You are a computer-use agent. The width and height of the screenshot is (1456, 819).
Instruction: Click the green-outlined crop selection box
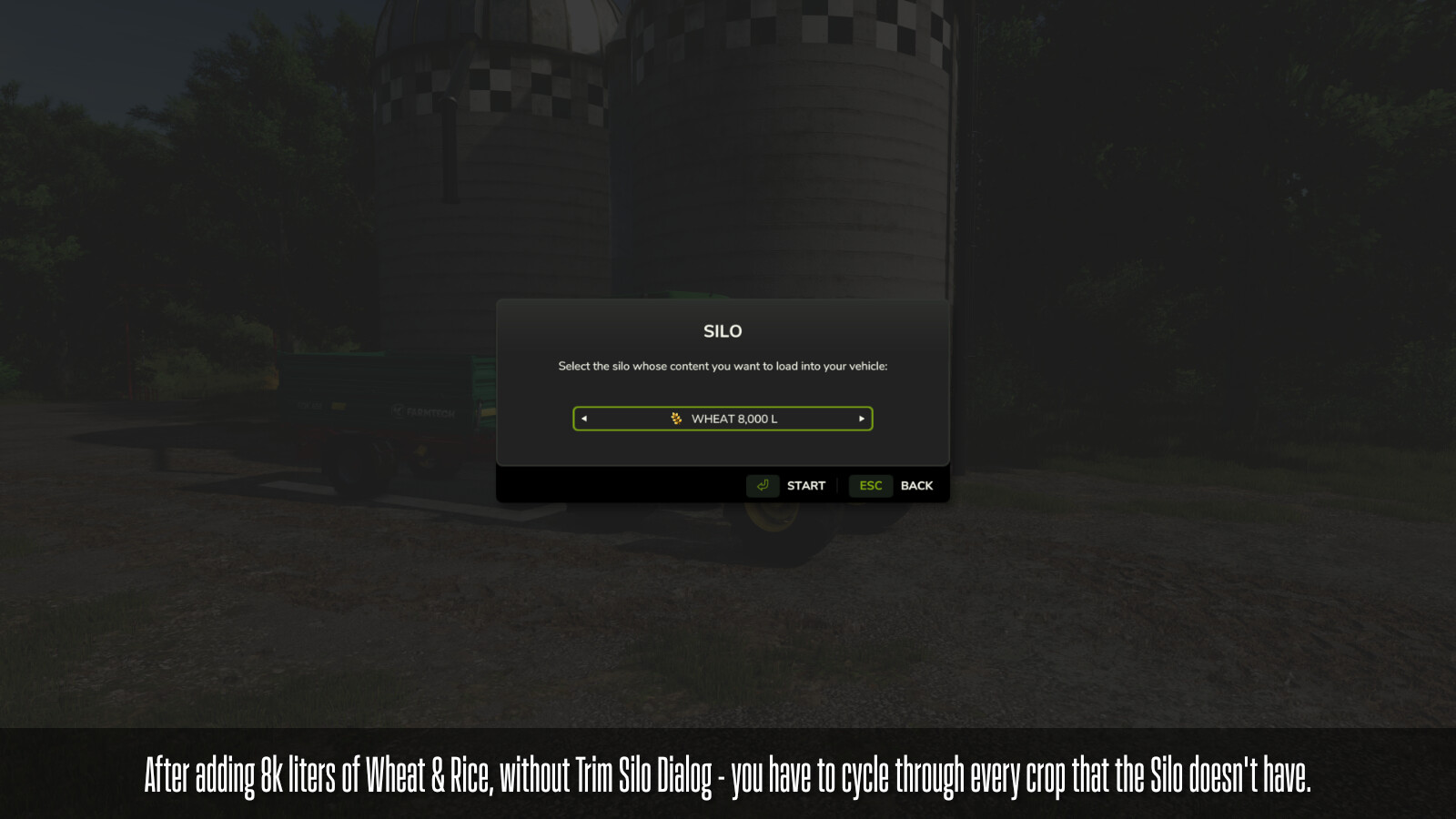tap(722, 419)
